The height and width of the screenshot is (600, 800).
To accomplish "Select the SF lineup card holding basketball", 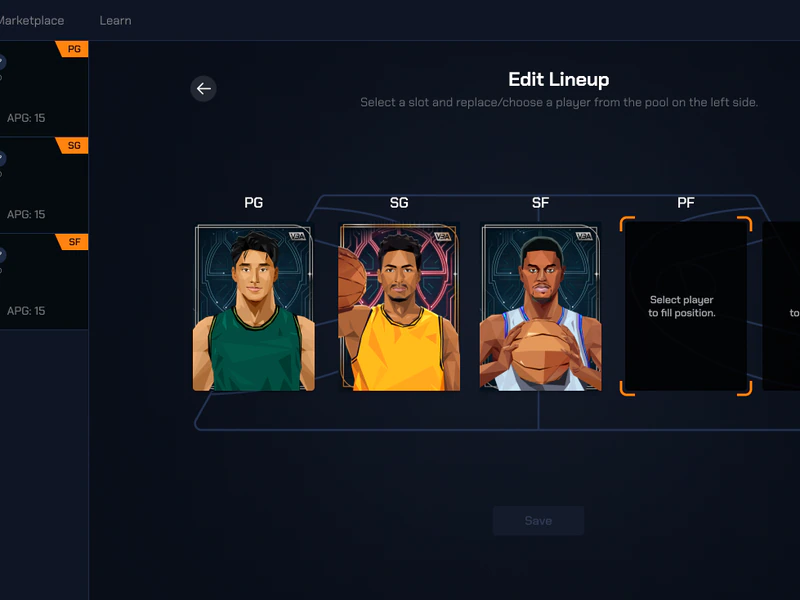I will click(x=540, y=307).
